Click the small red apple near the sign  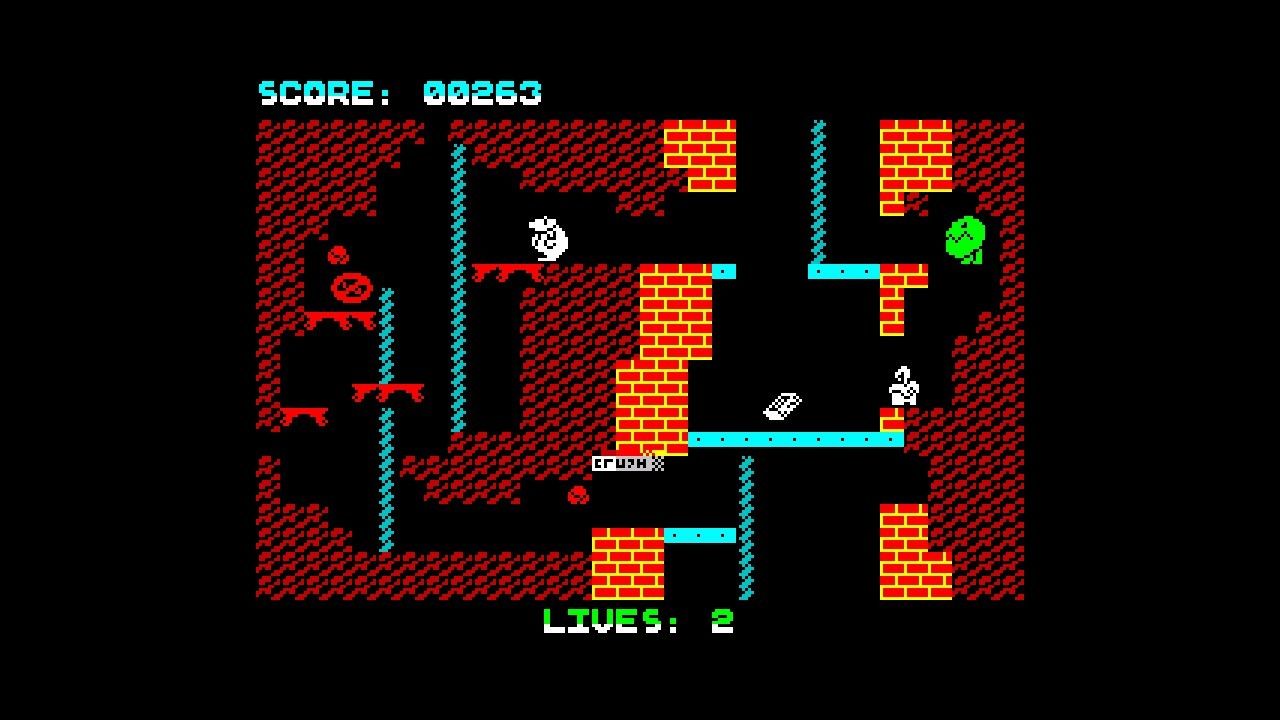pos(338,255)
